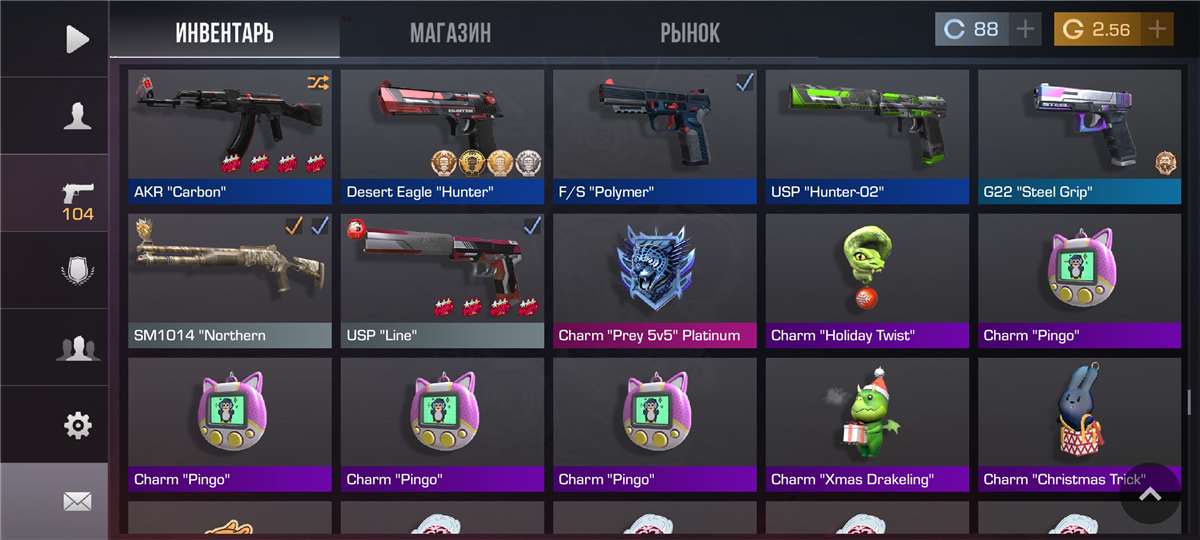Viewport: 1200px width, 540px height.
Task: Show the friends group icon
Action: click(x=77, y=348)
